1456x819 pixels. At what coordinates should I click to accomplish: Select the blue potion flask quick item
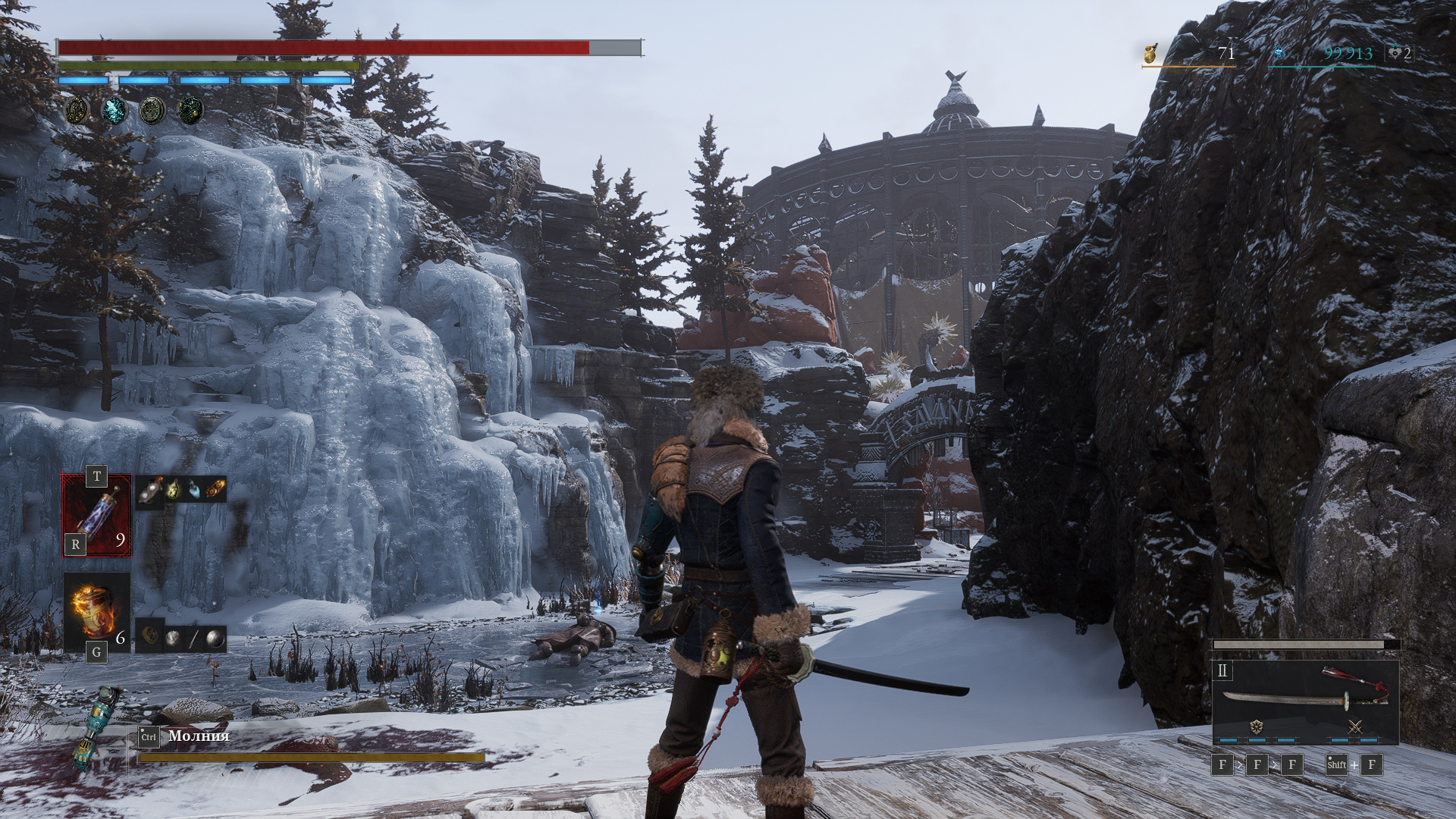coord(195,491)
